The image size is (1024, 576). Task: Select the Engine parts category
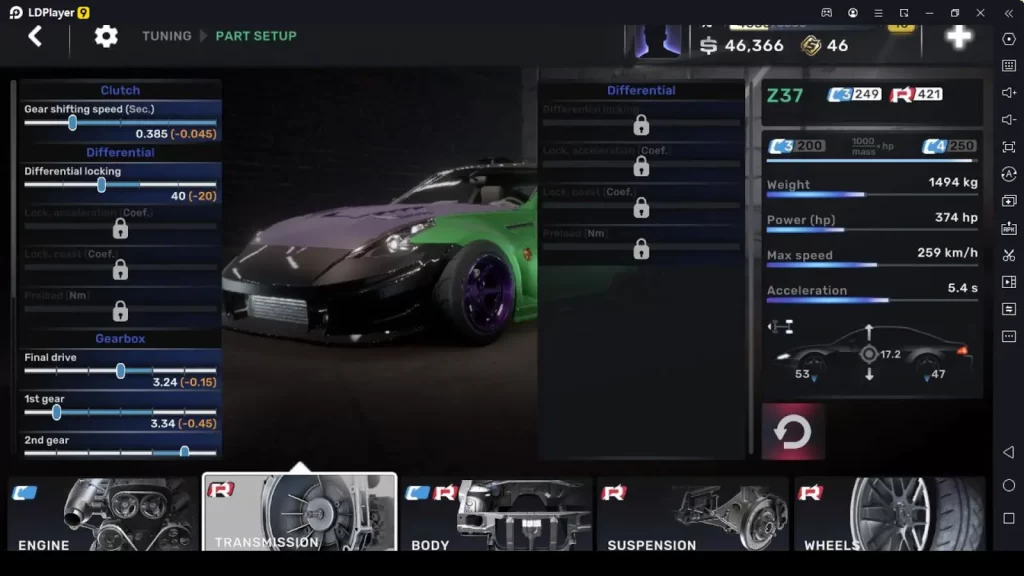point(103,514)
